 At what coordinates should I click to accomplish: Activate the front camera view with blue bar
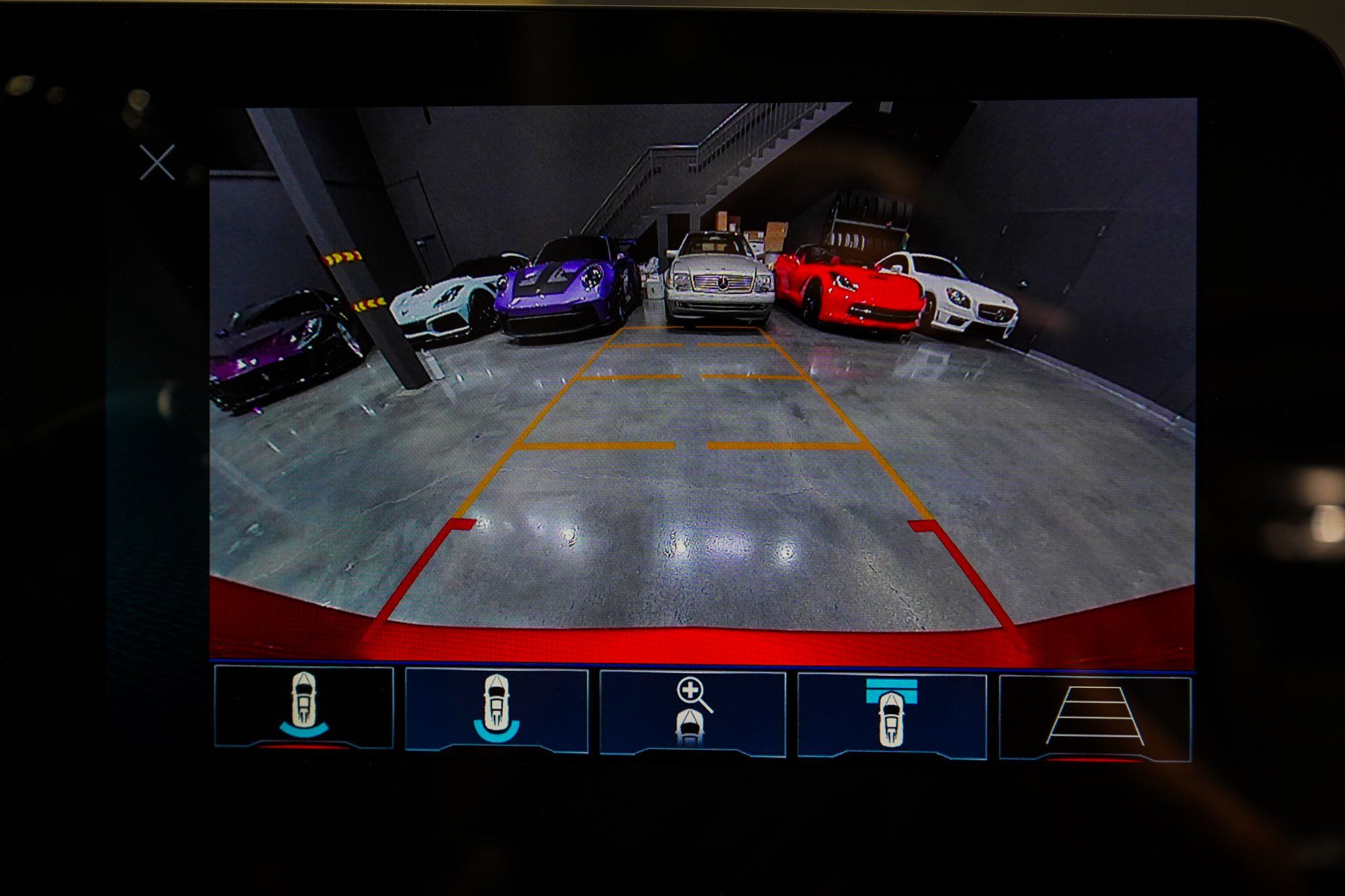coord(891,714)
